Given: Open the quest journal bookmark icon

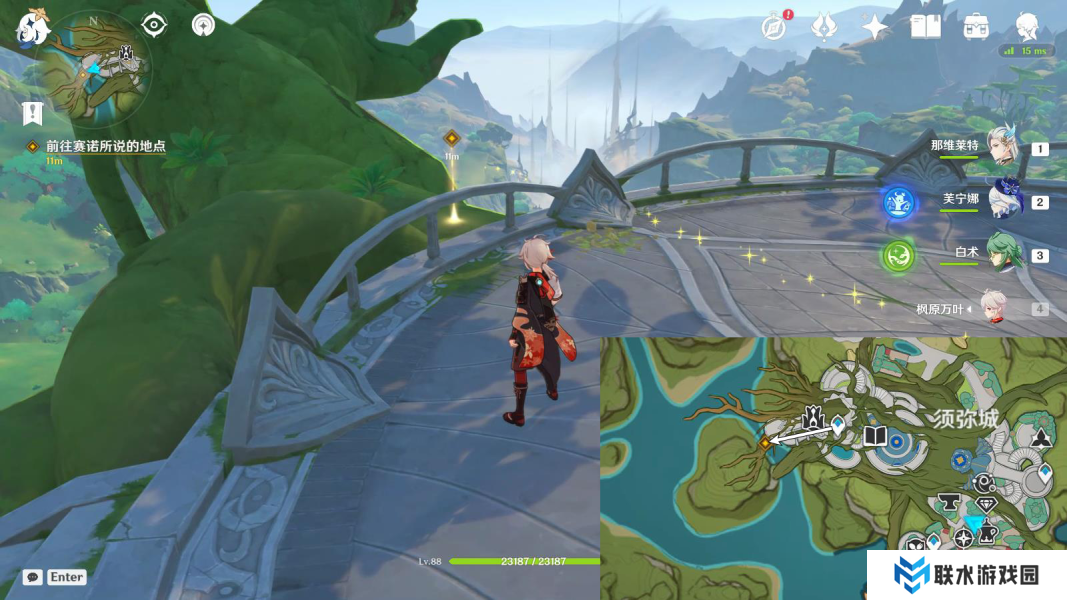Looking at the screenshot, I should coord(33,112).
